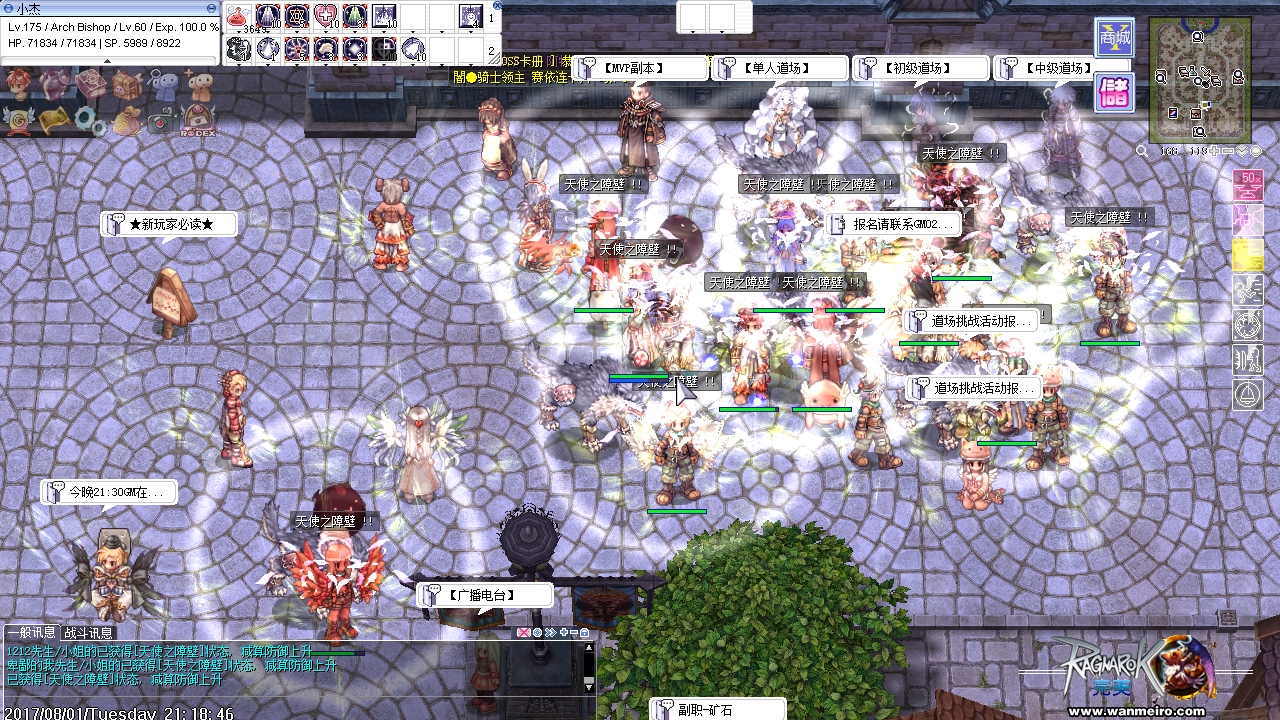Close the skill hotkey bar
This screenshot has height=720, width=1280.
click(x=497, y=5)
